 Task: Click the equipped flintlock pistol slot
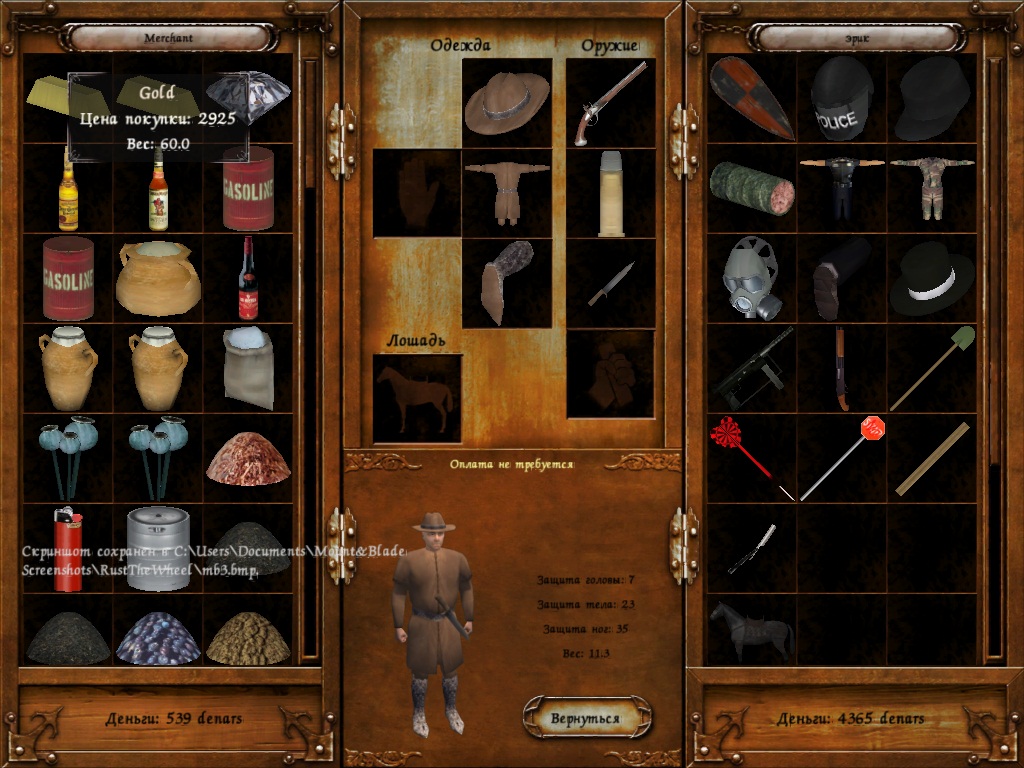click(x=610, y=103)
